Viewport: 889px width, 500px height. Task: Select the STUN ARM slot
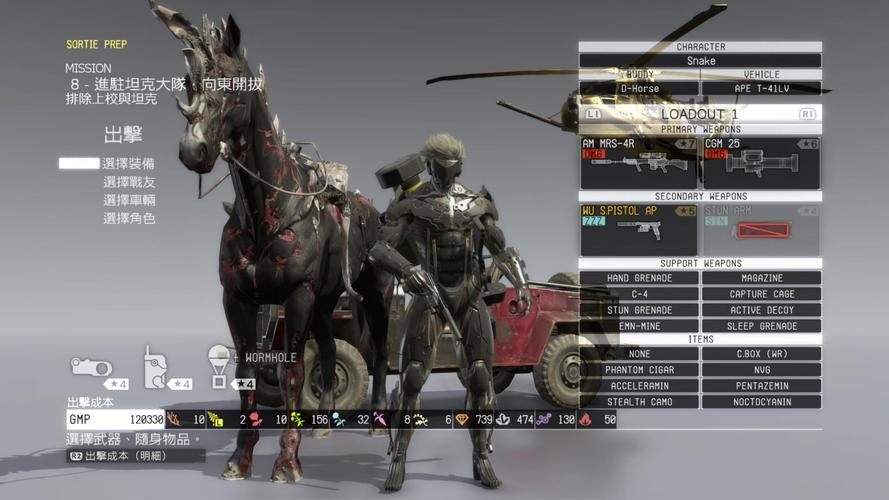click(x=762, y=230)
